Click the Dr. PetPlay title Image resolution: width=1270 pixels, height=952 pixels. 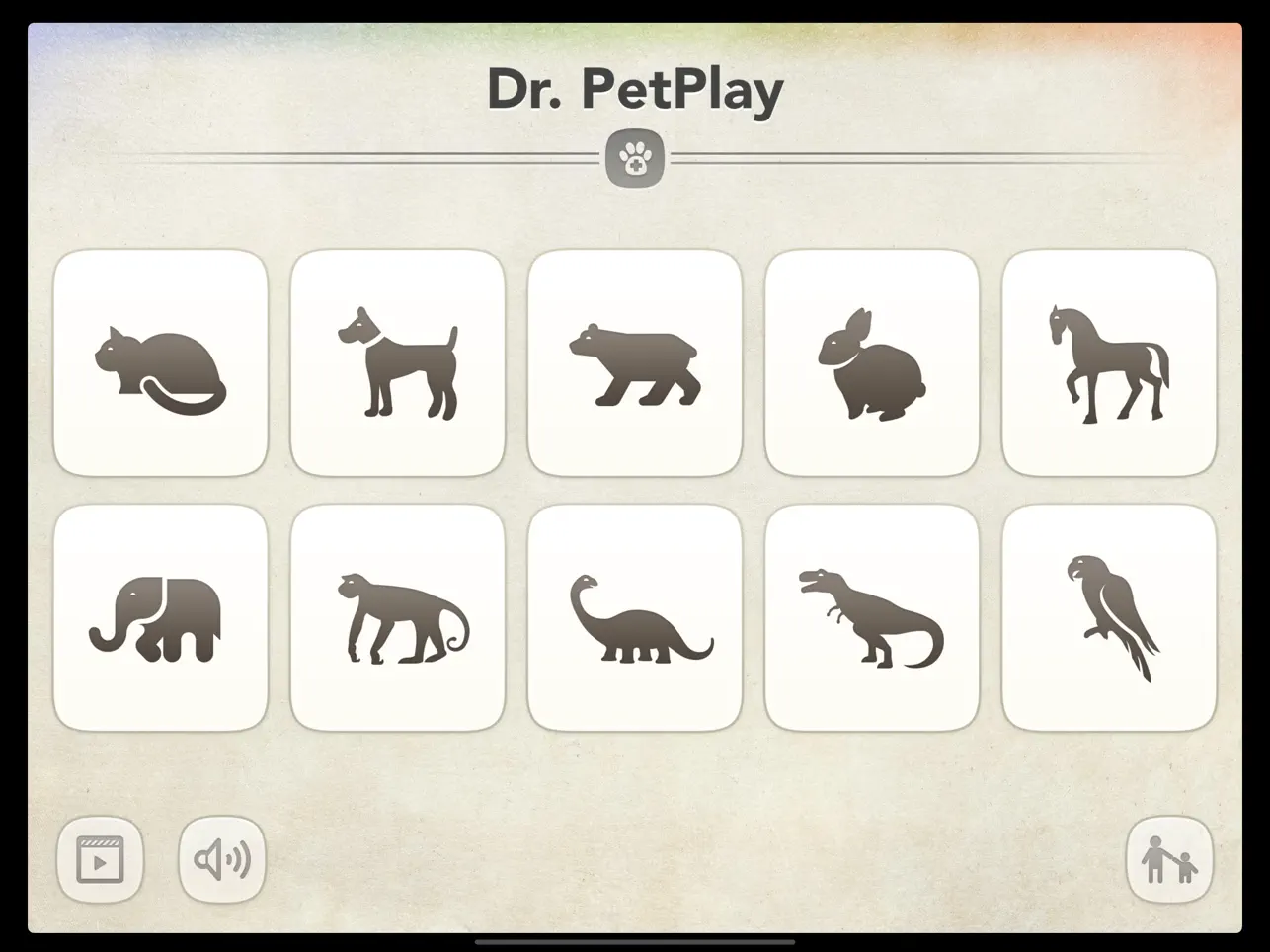tap(635, 87)
